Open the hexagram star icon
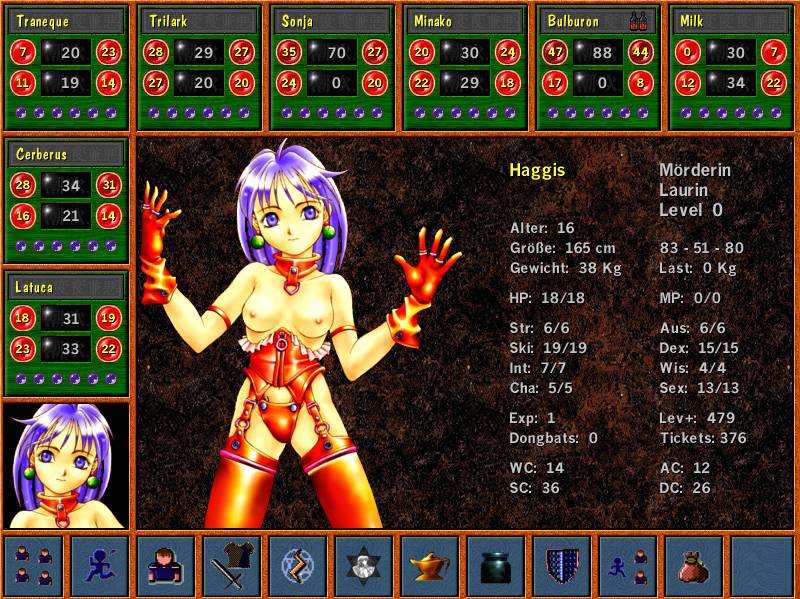Screen dimensions: 800x599 (364, 565)
